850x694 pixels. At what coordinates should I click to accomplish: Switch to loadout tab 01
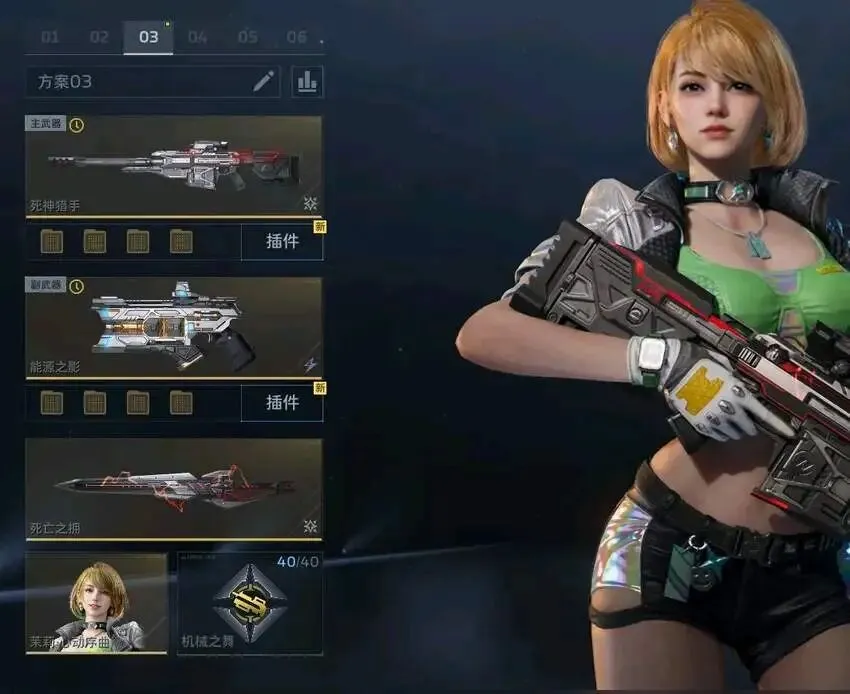tap(50, 38)
